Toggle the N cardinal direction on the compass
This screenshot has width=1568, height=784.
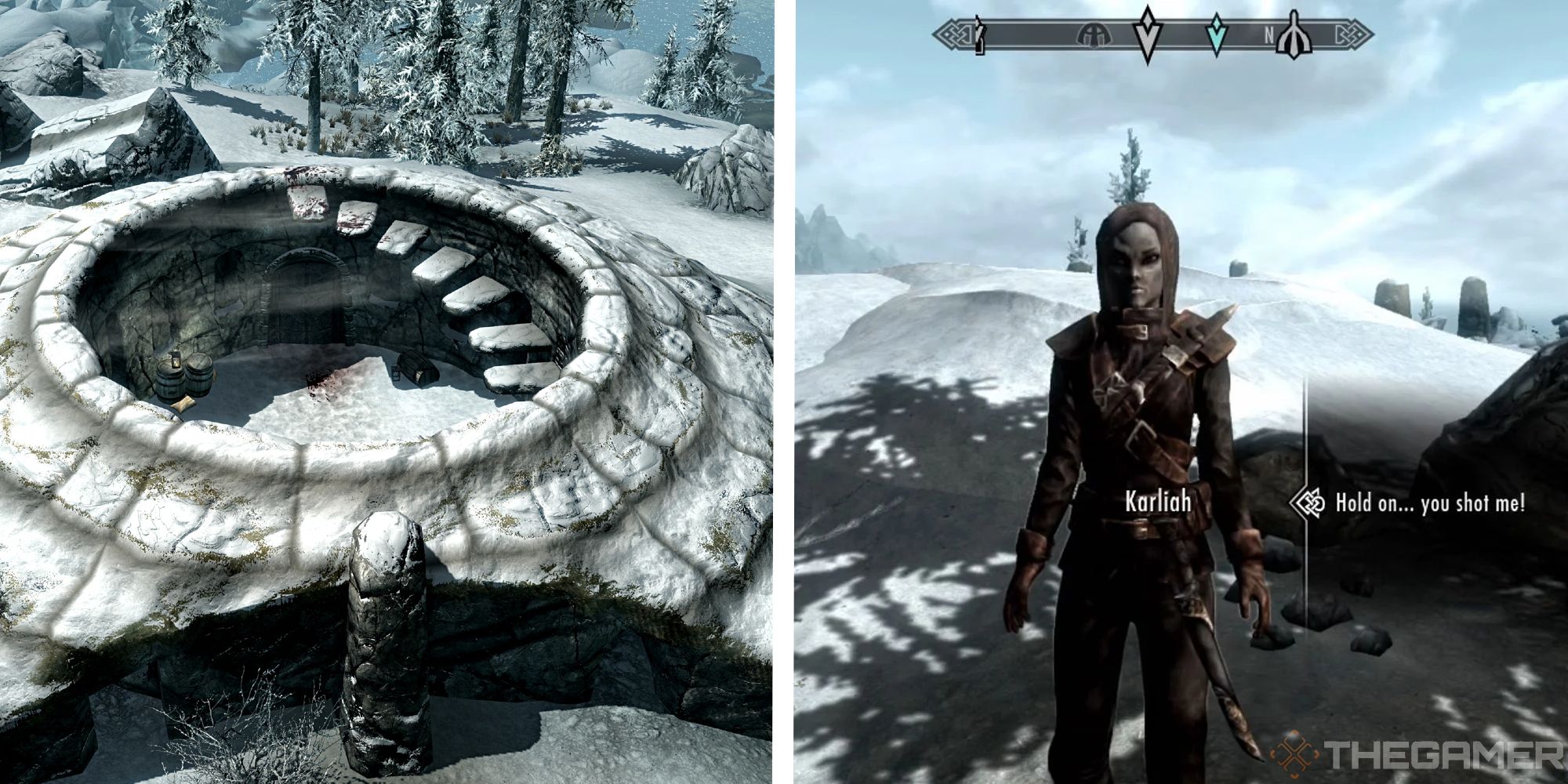pos(1270,33)
